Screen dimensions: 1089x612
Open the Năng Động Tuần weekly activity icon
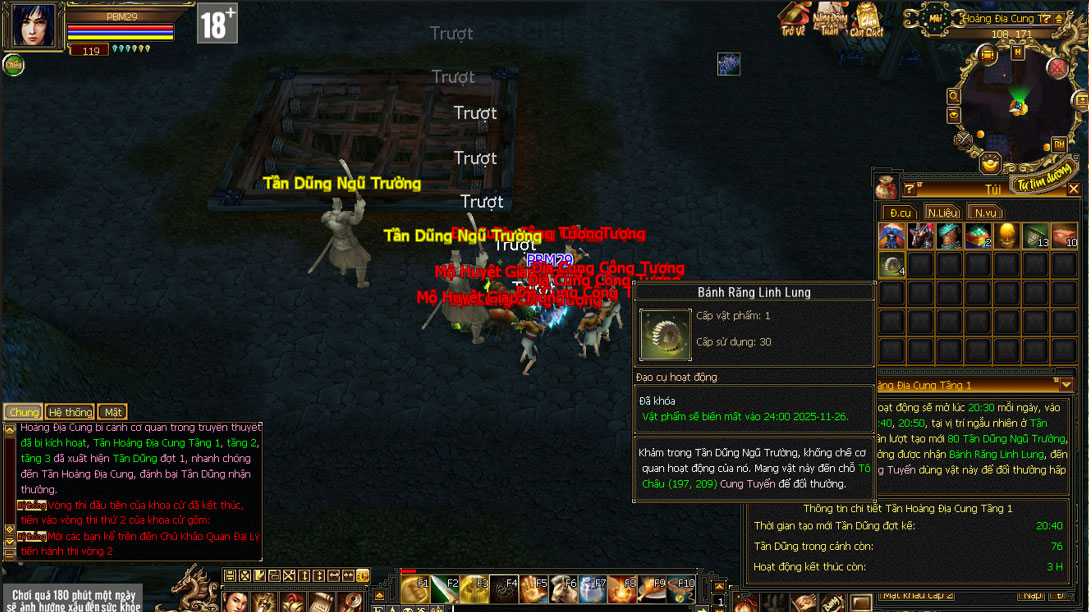pyautogui.click(x=830, y=20)
